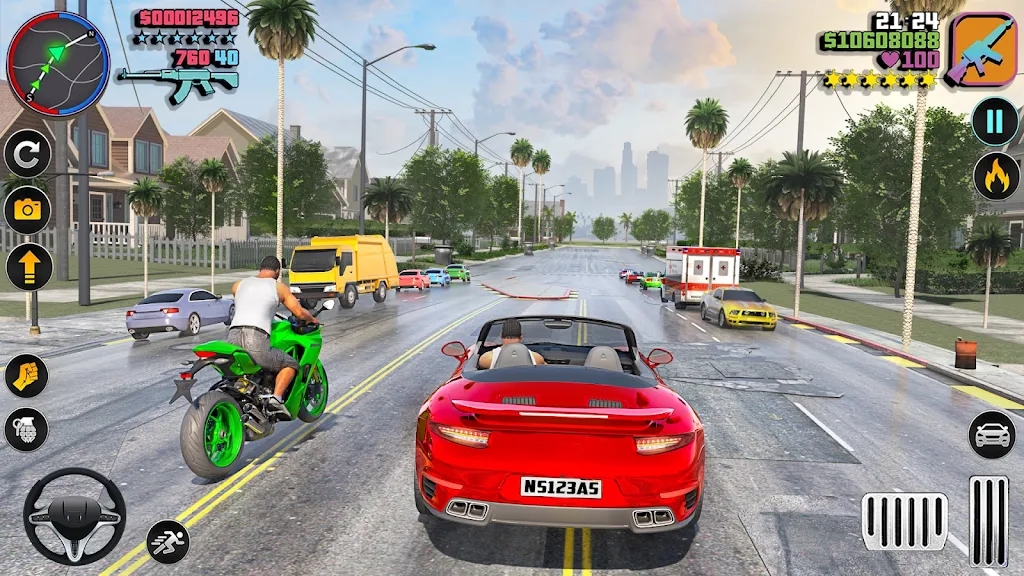Switch view with the camera button

click(27, 210)
